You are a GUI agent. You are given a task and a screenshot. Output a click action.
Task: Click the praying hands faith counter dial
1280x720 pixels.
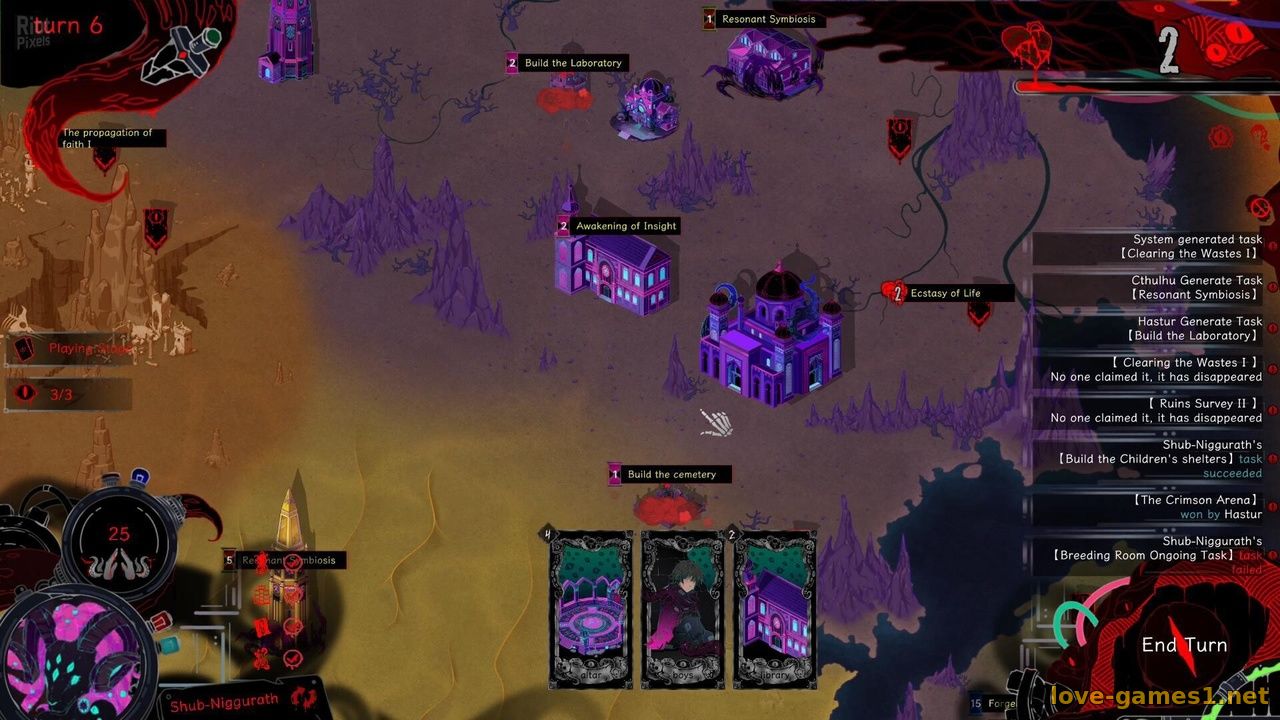[119, 545]
